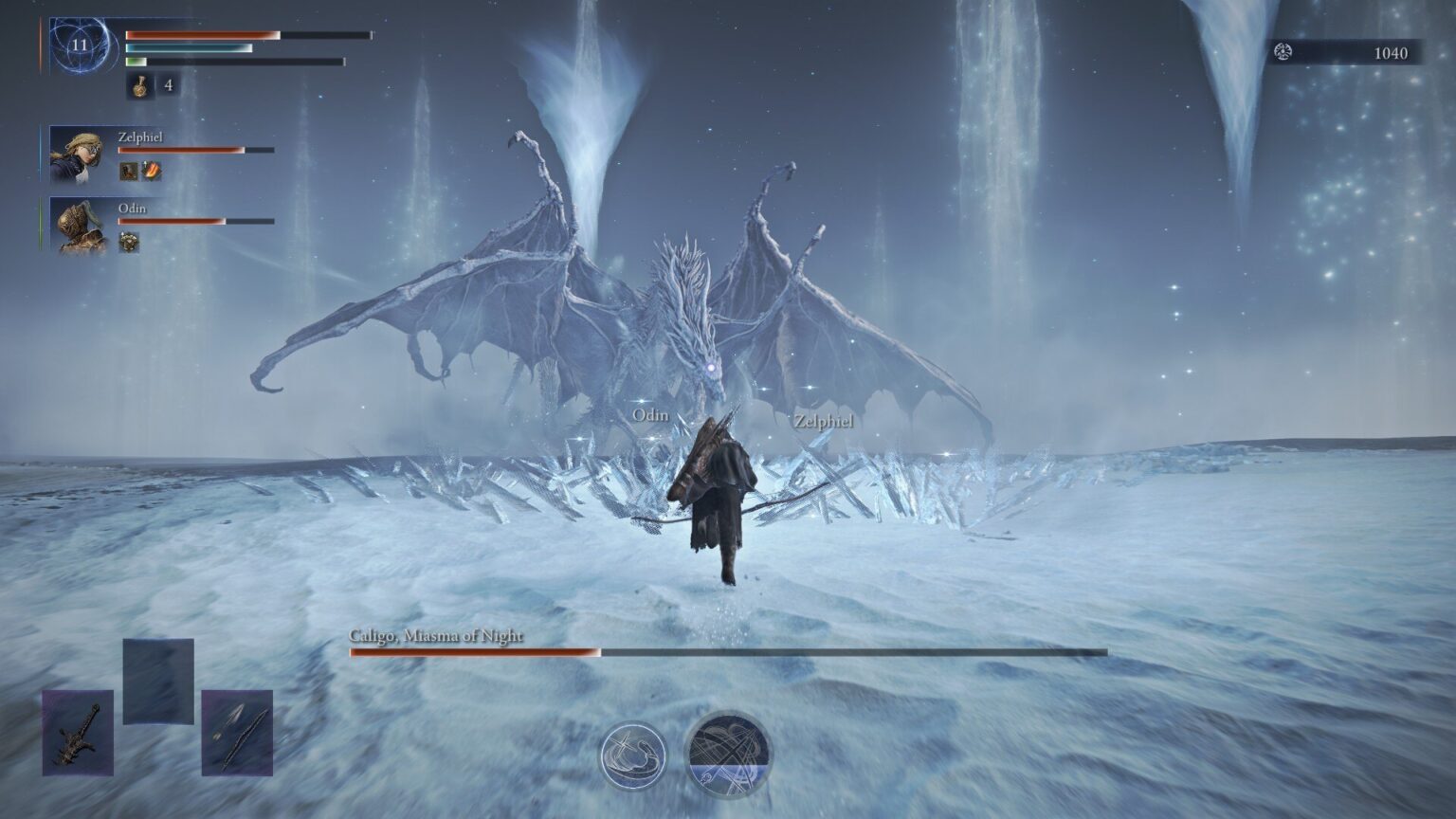The width and height of the screenshot is (1456, 819).
Task: Click the level 11 emblem
Action: 80,45
